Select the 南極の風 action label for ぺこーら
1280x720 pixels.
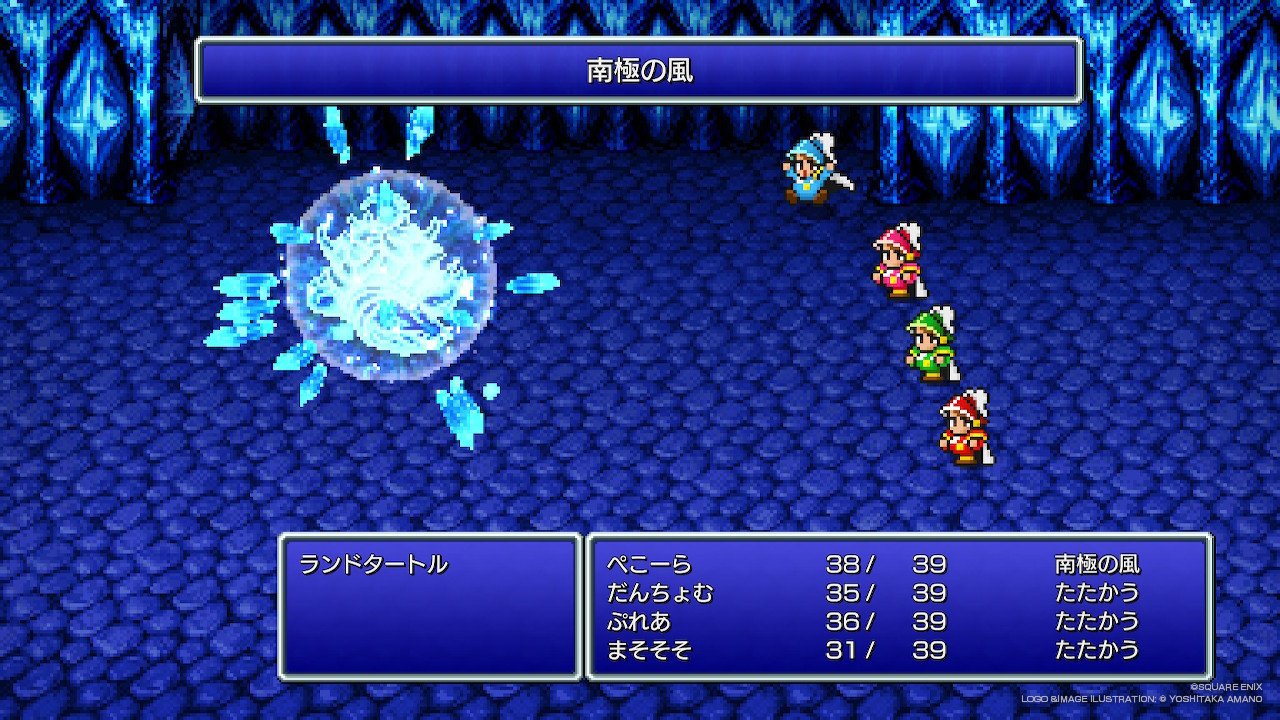(x=1096, y=565)
